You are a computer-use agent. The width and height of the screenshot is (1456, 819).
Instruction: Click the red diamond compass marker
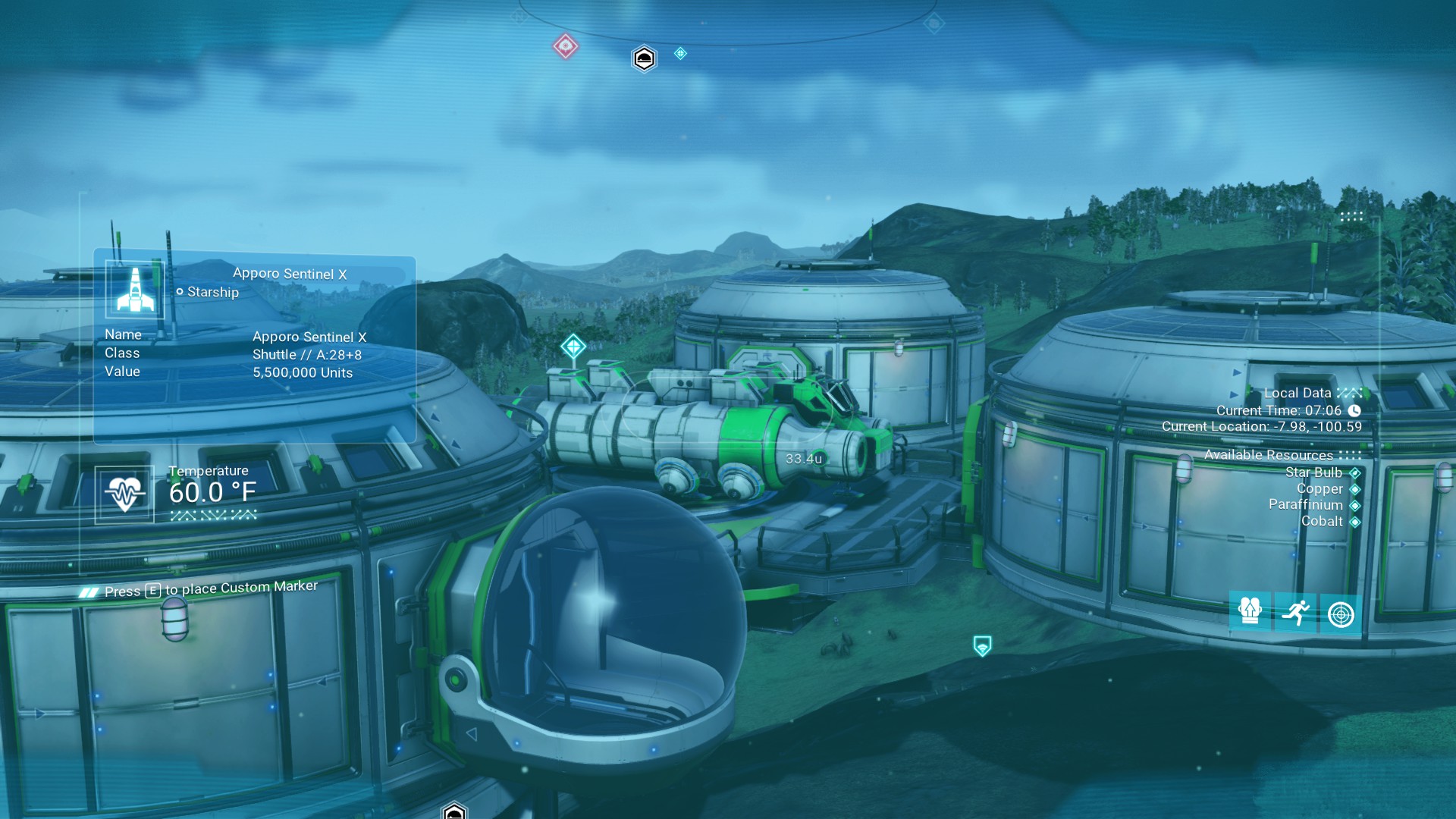coord(565,46)
